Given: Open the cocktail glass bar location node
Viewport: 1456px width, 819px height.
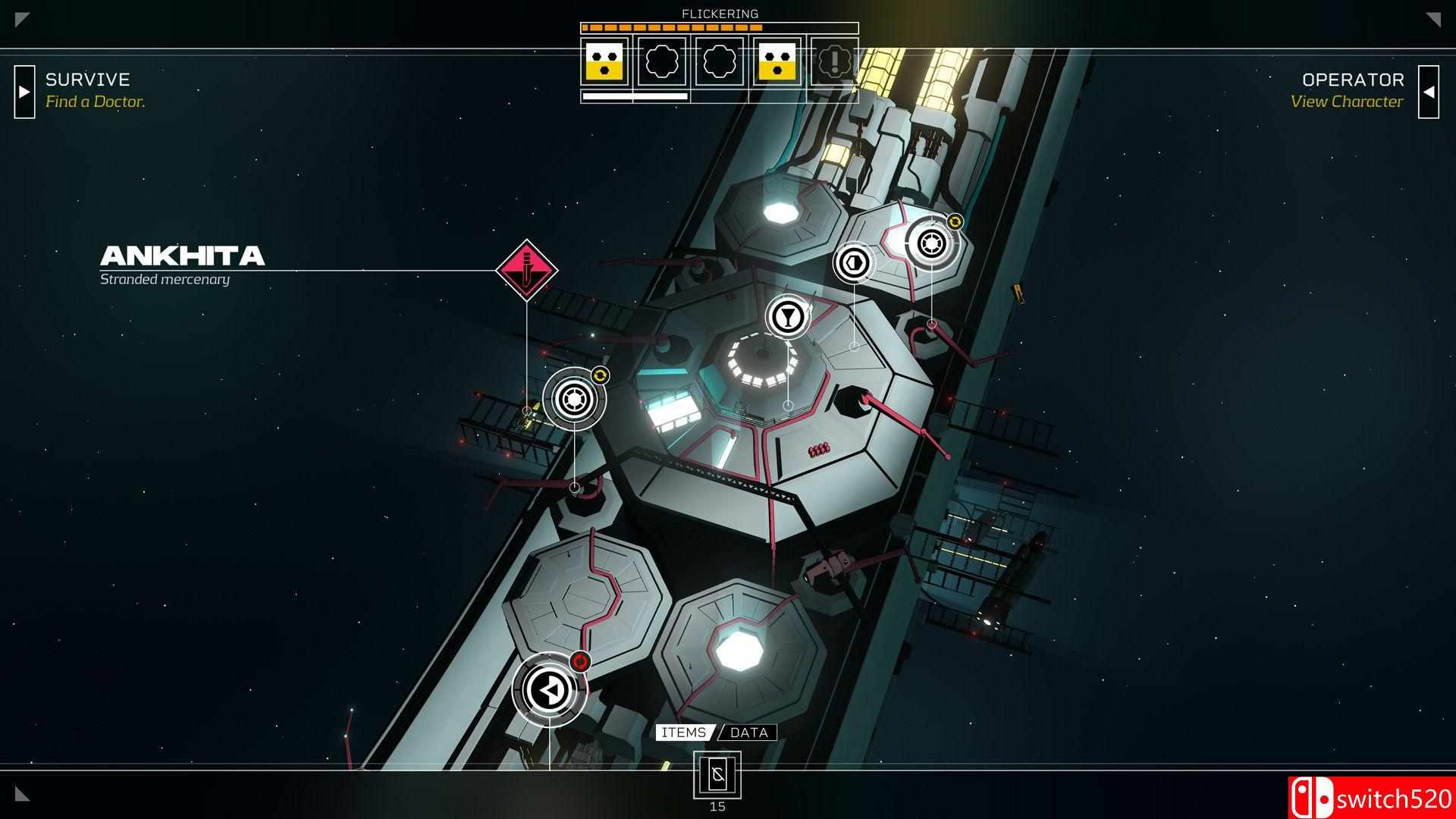Looking at the screenshot, I should (788, 316).
